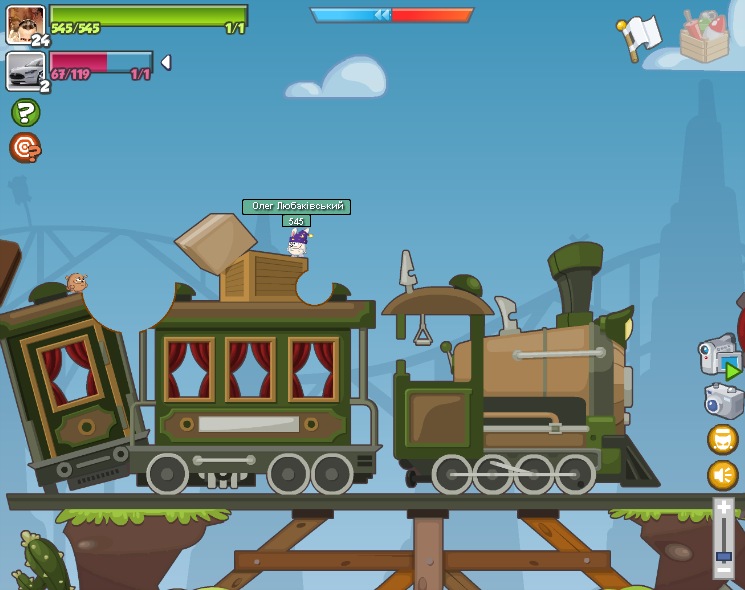
Task: Click the zoom slider's plus button
Action: pos(723,508)
